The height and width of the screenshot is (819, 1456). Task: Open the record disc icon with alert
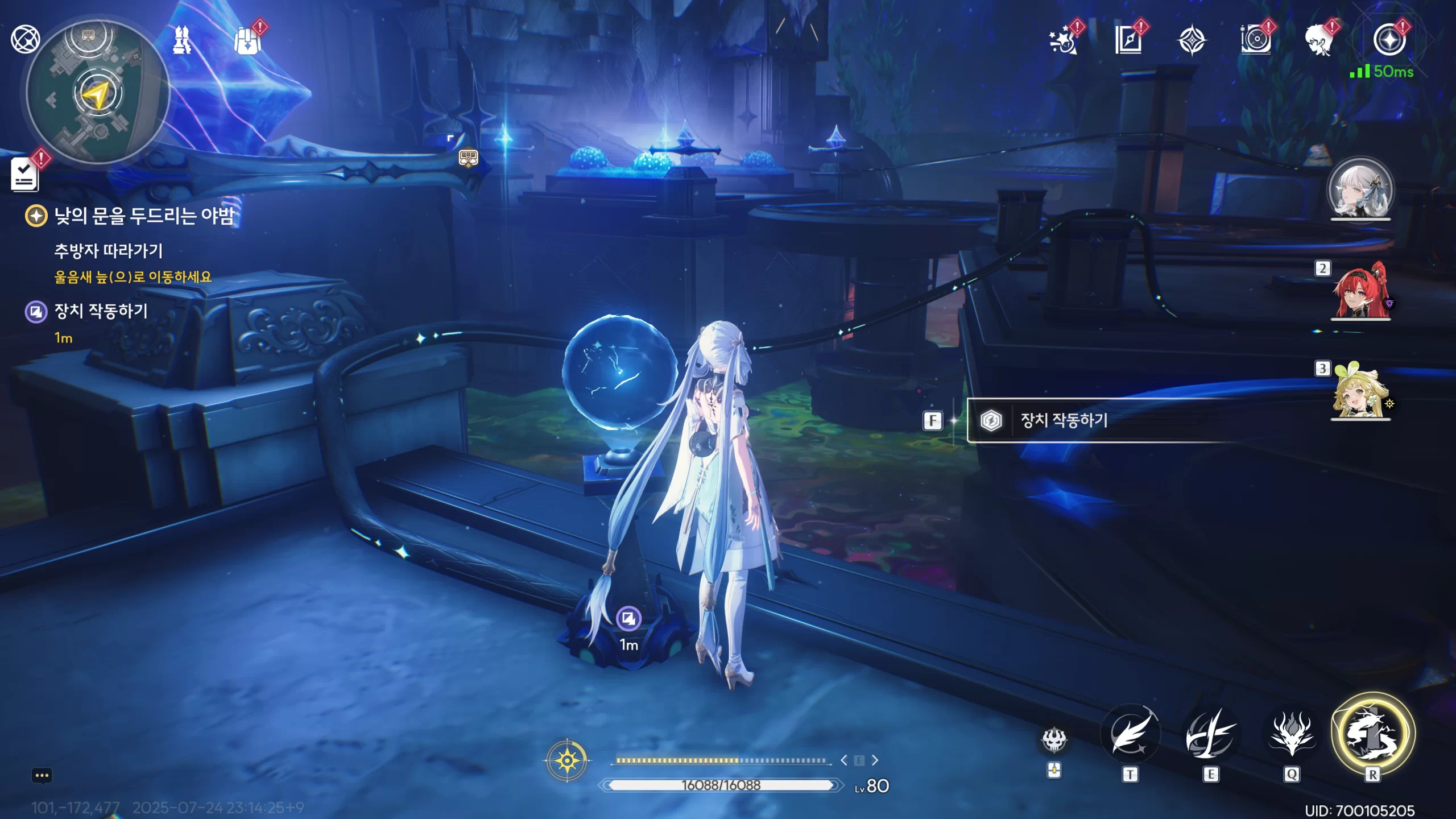pyautogui.click(x=1256, y=40)
